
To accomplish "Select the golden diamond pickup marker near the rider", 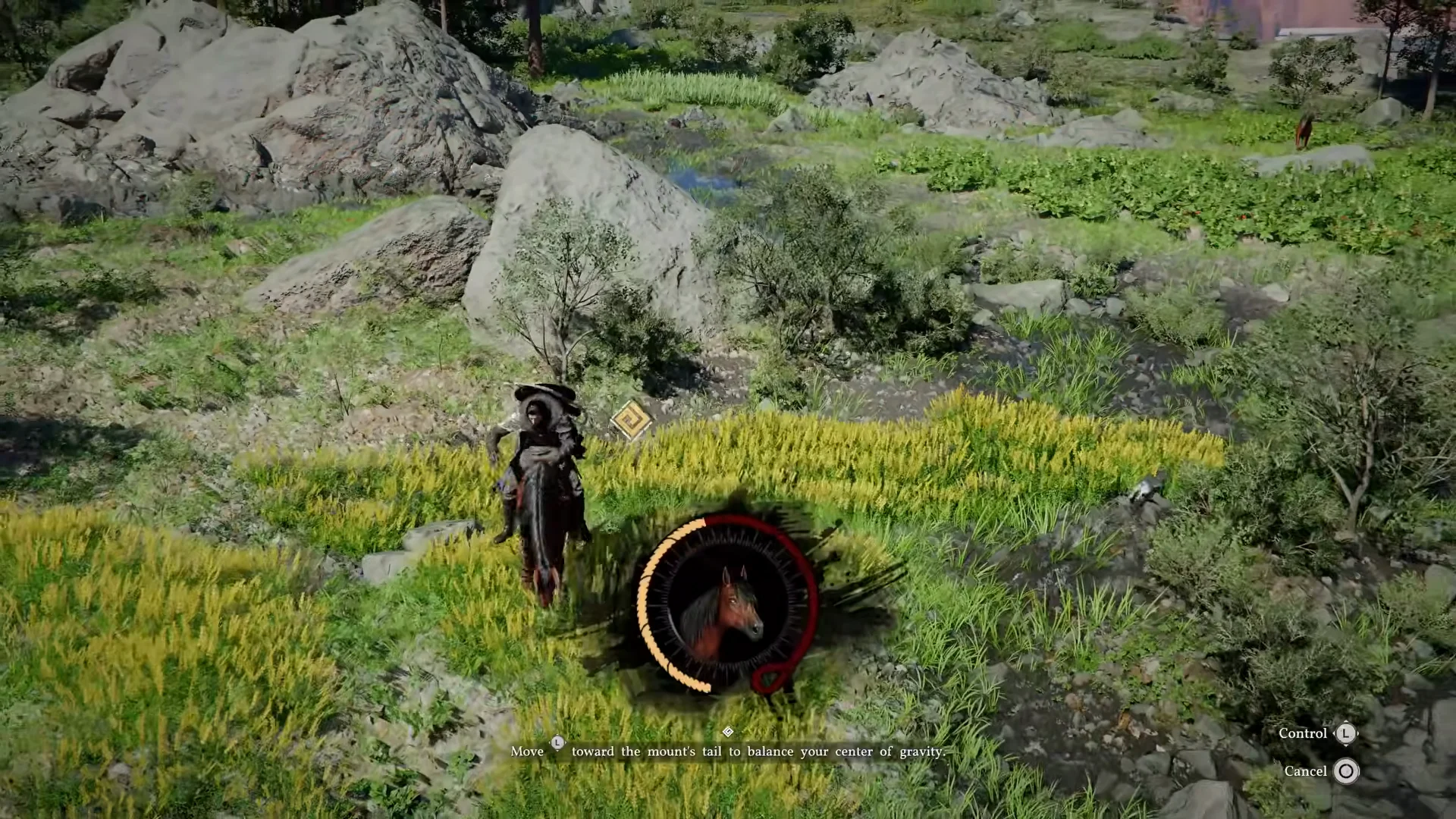I will (x=629, y=420).
